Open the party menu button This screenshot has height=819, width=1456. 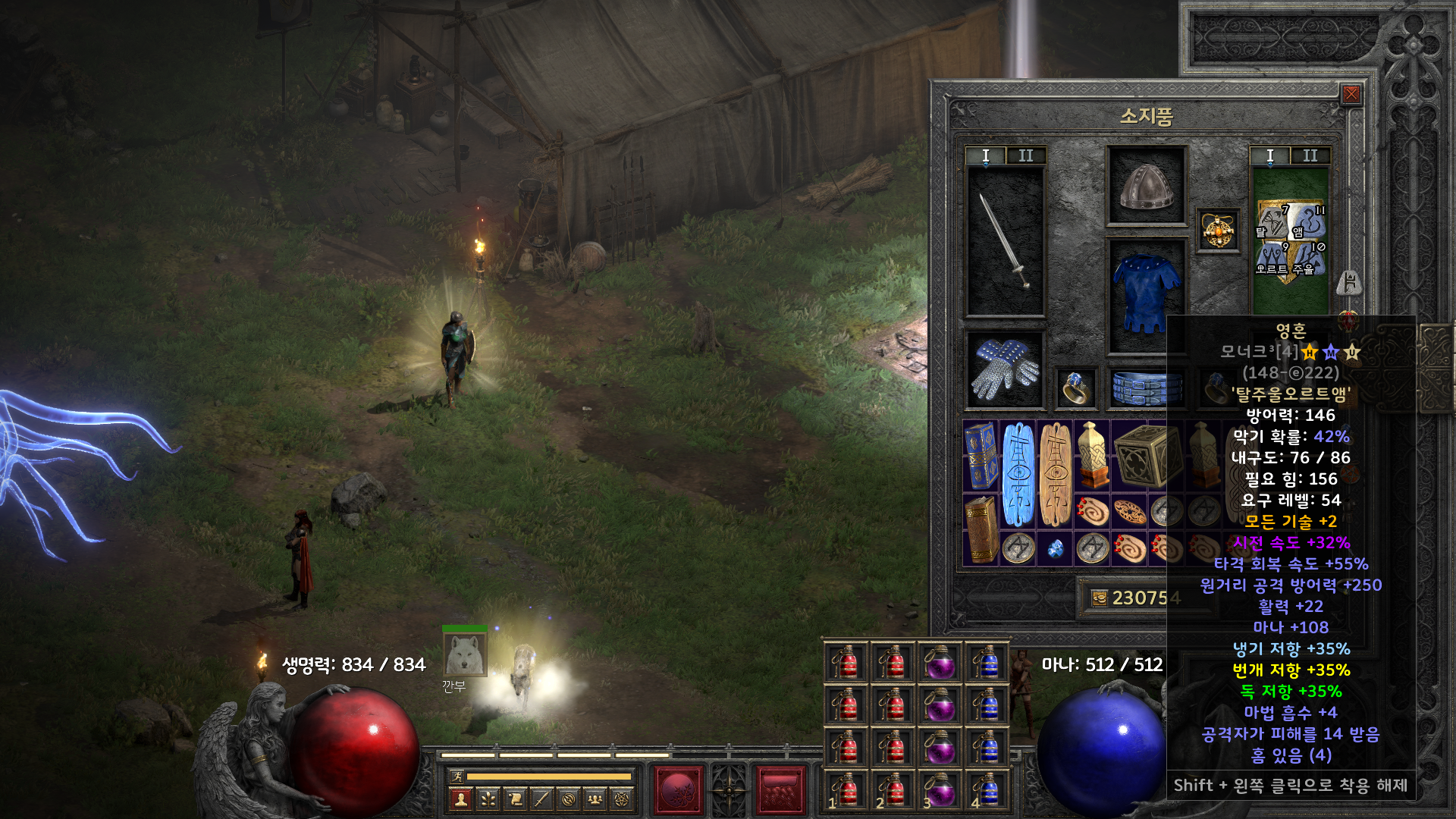click(595, 799)
